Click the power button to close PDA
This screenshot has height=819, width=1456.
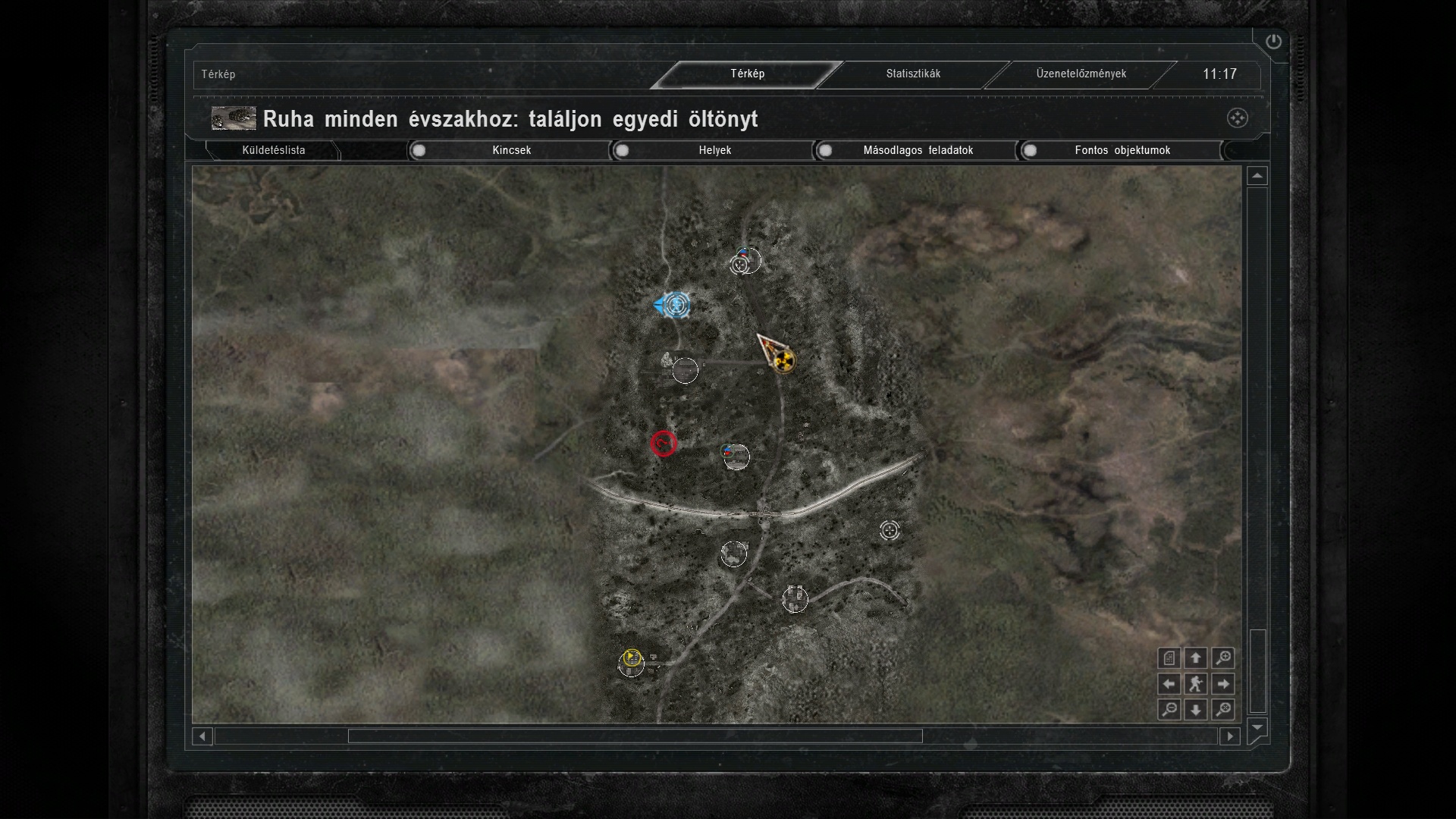pos(1273,42)
